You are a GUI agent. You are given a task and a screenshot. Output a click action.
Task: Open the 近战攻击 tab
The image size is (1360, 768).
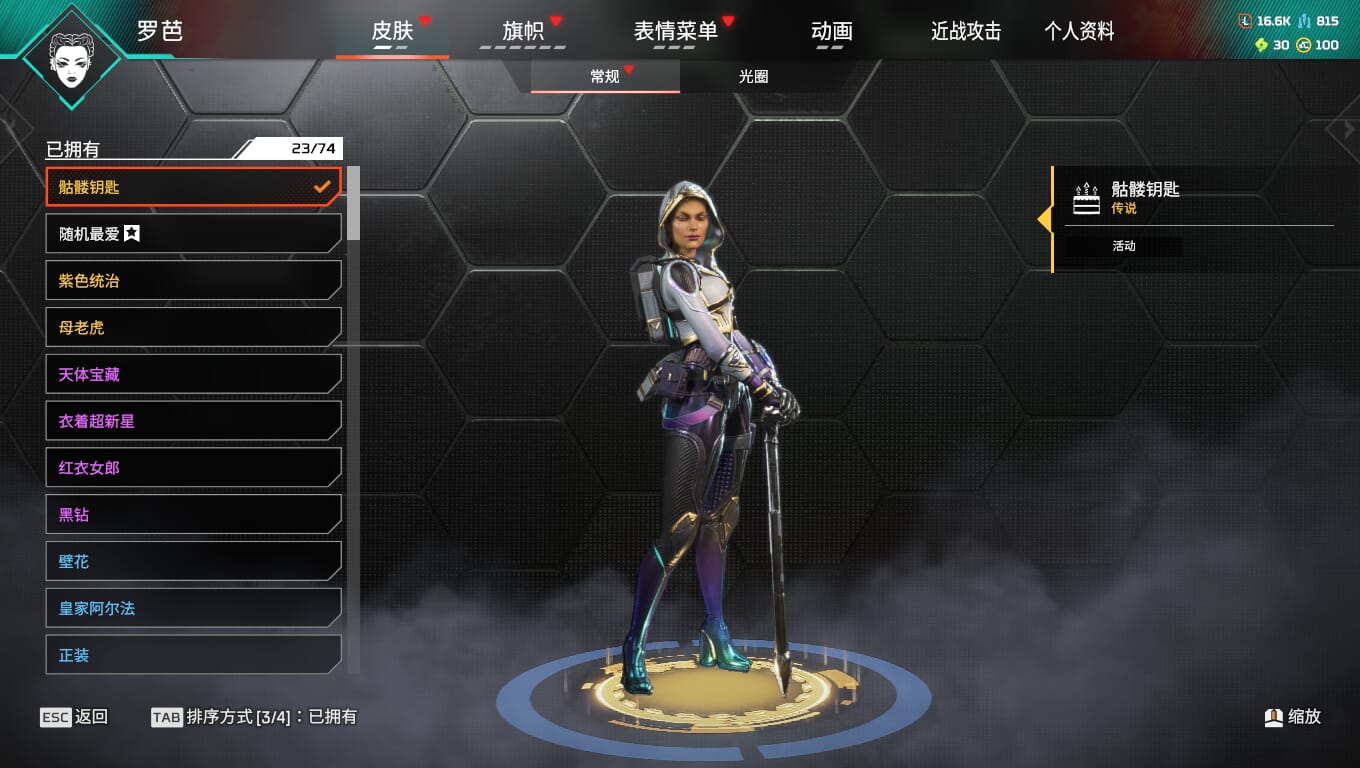966,32
